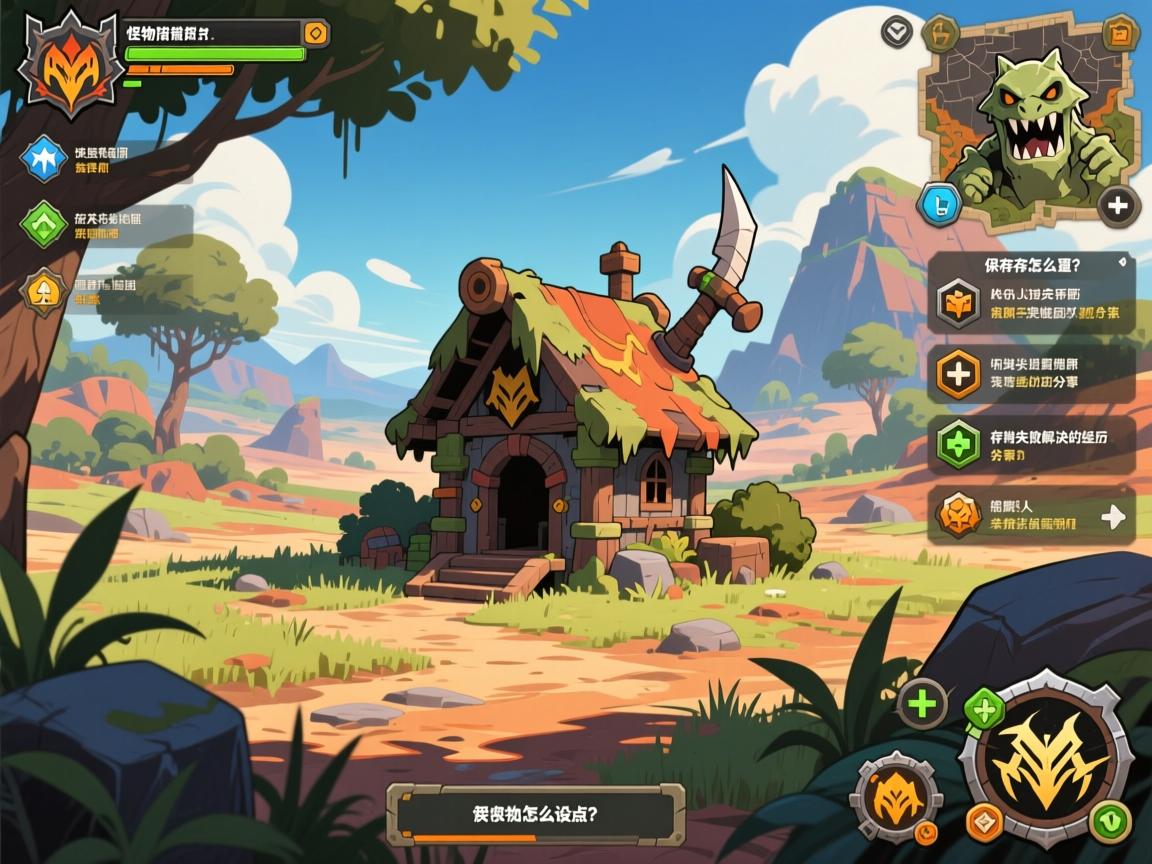Use the green fang badge on the ability wheel

click(x=1110, y=822)
